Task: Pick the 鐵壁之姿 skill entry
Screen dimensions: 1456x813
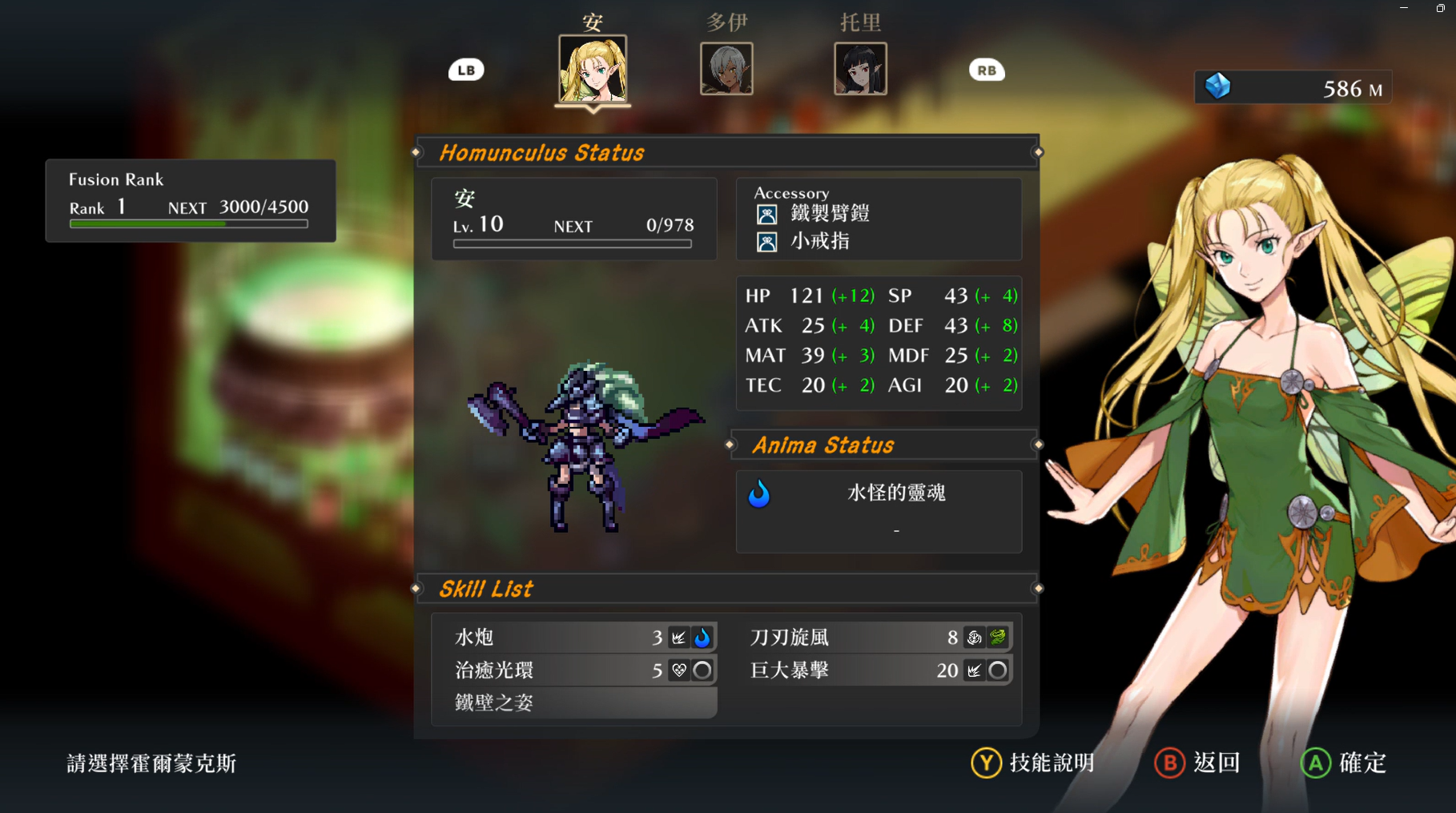Action: [x=573, y=702]
